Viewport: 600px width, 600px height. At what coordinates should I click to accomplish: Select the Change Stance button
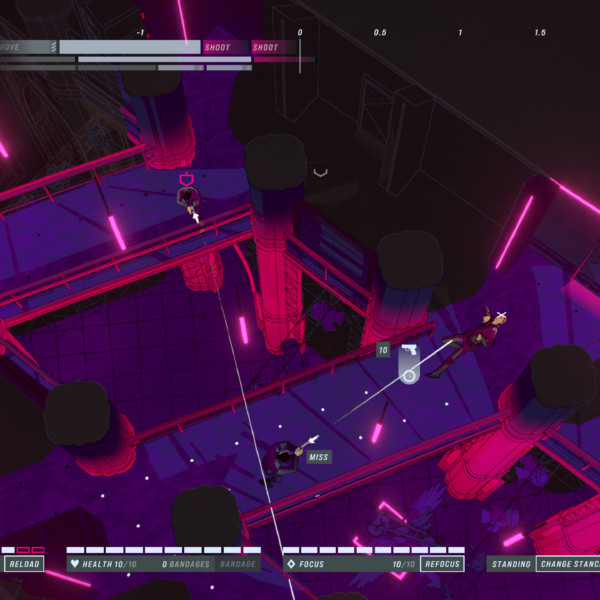[x=568, y=564]
